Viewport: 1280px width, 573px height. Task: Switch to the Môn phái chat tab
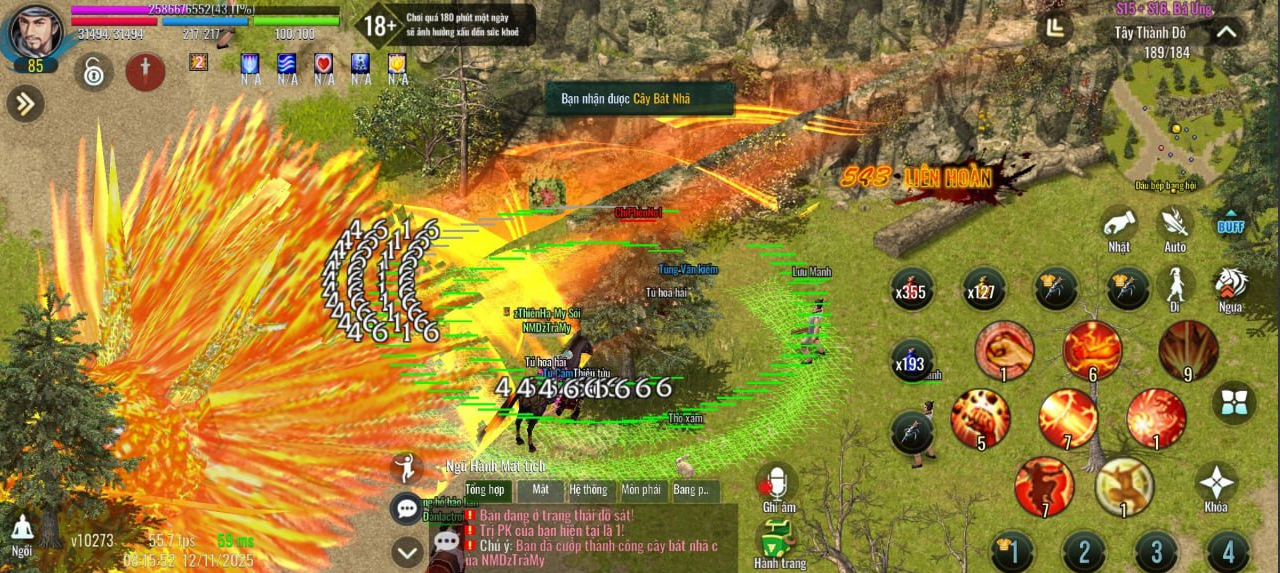[641, 490]
